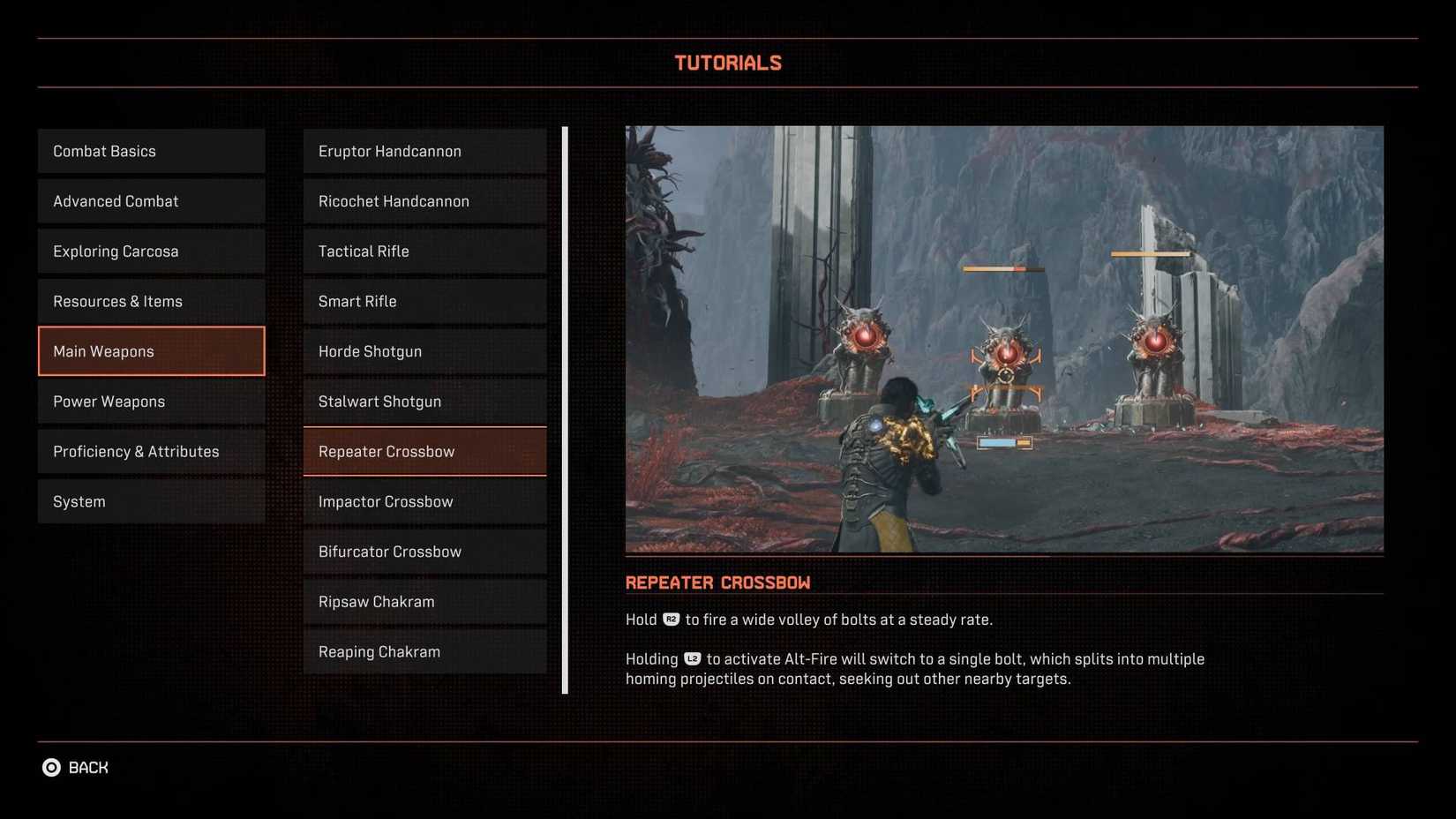Screen dimensions: 1456x819
Task: View the Tactical Rifle tutorial
Action: click(424, 251)
